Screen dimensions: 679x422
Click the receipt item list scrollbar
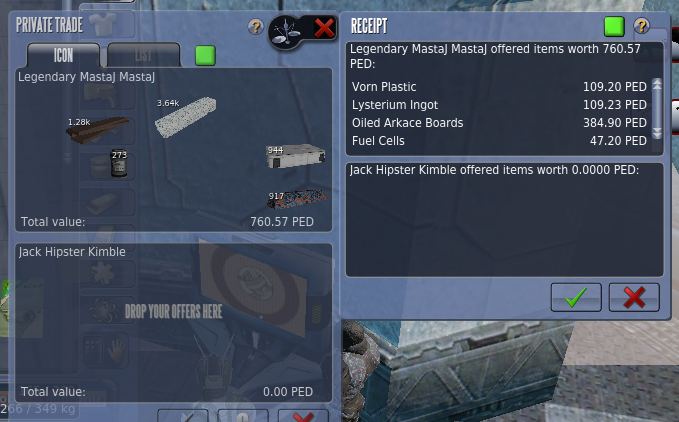pyautogui.click(x=657, y=108)
